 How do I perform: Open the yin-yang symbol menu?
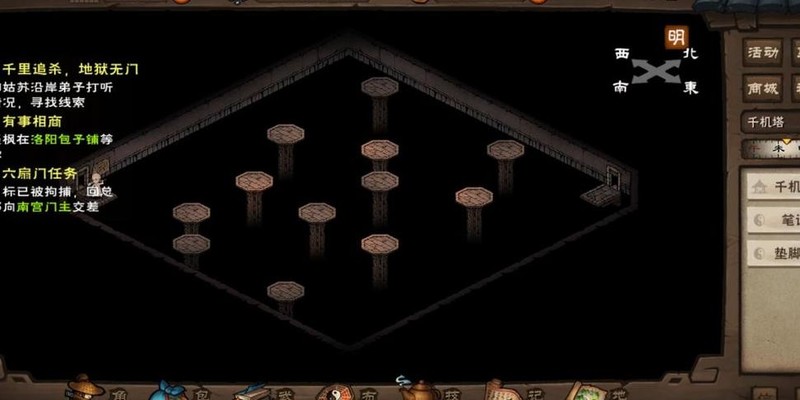(x=335, y=390)
